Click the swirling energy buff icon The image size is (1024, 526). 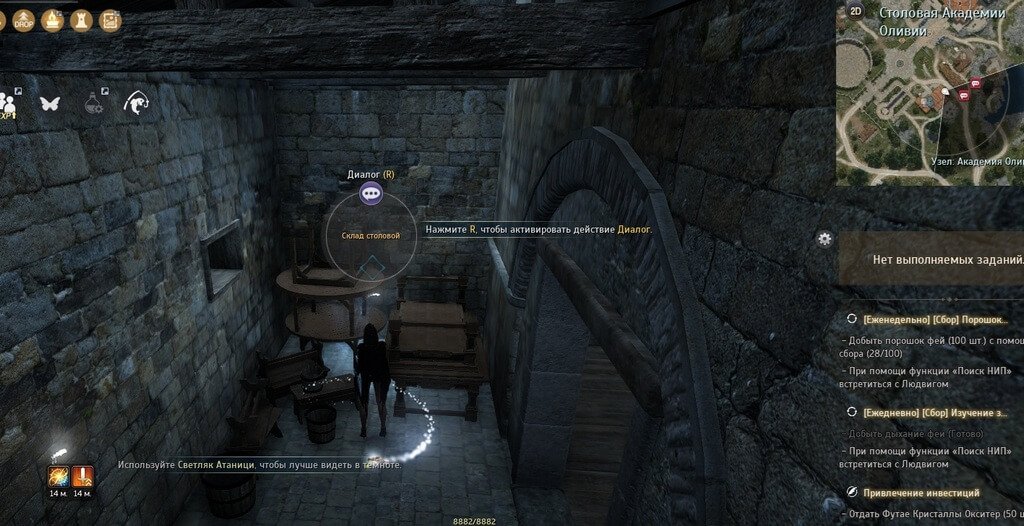point(59,477)
